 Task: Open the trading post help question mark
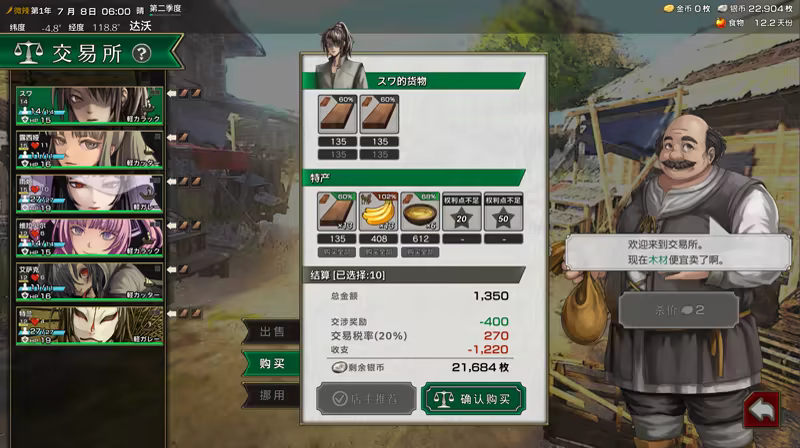pos(141,54)
